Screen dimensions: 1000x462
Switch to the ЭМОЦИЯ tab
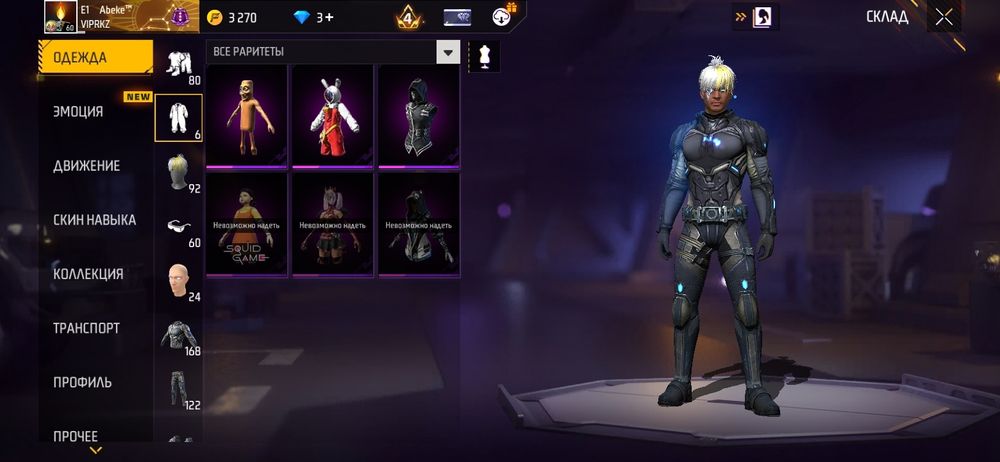78,112
